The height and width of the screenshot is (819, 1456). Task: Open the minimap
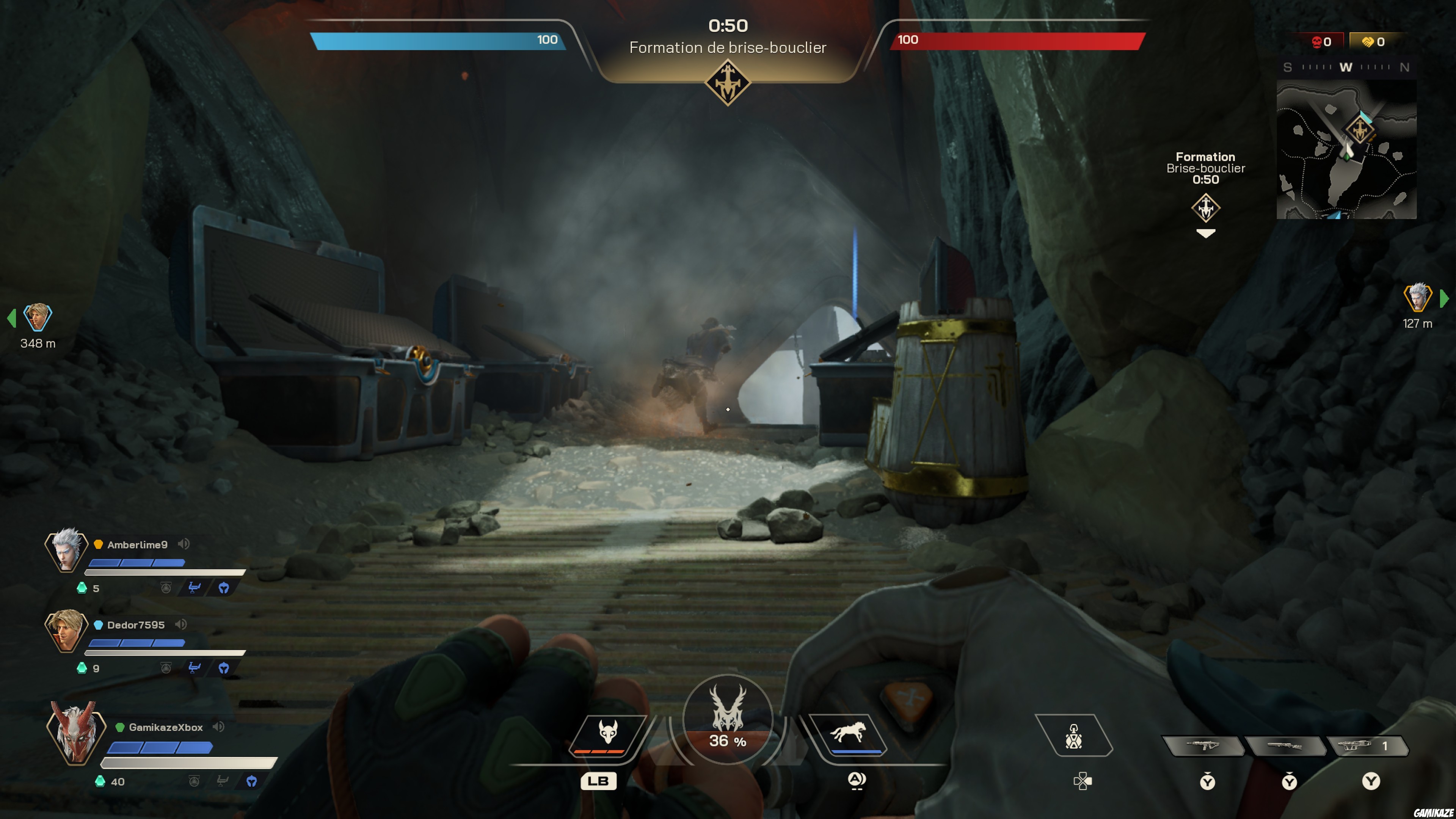pos(1346,149)
